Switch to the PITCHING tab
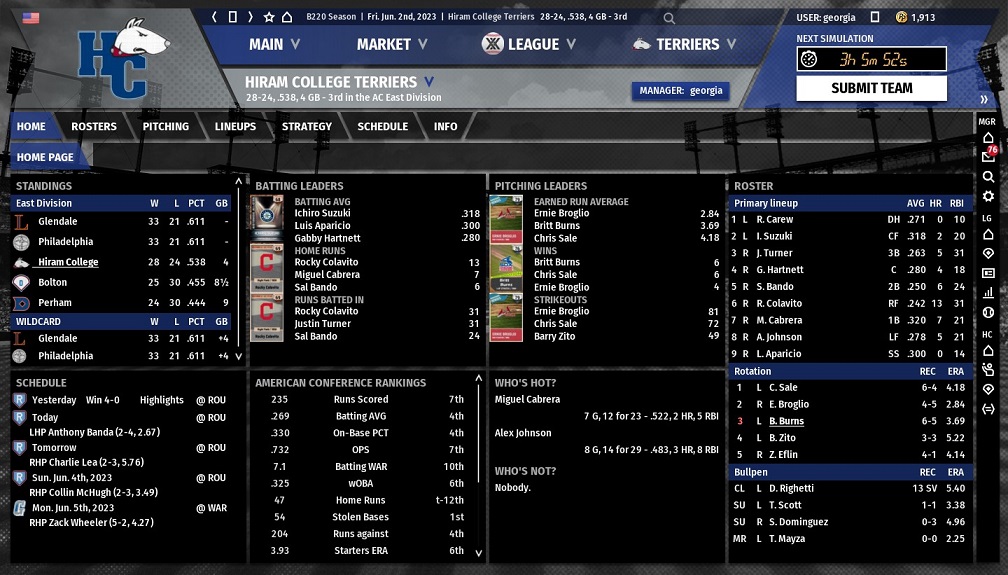Image resolution: width=1008 pixels, height=575 pixels. click(166, 127)
